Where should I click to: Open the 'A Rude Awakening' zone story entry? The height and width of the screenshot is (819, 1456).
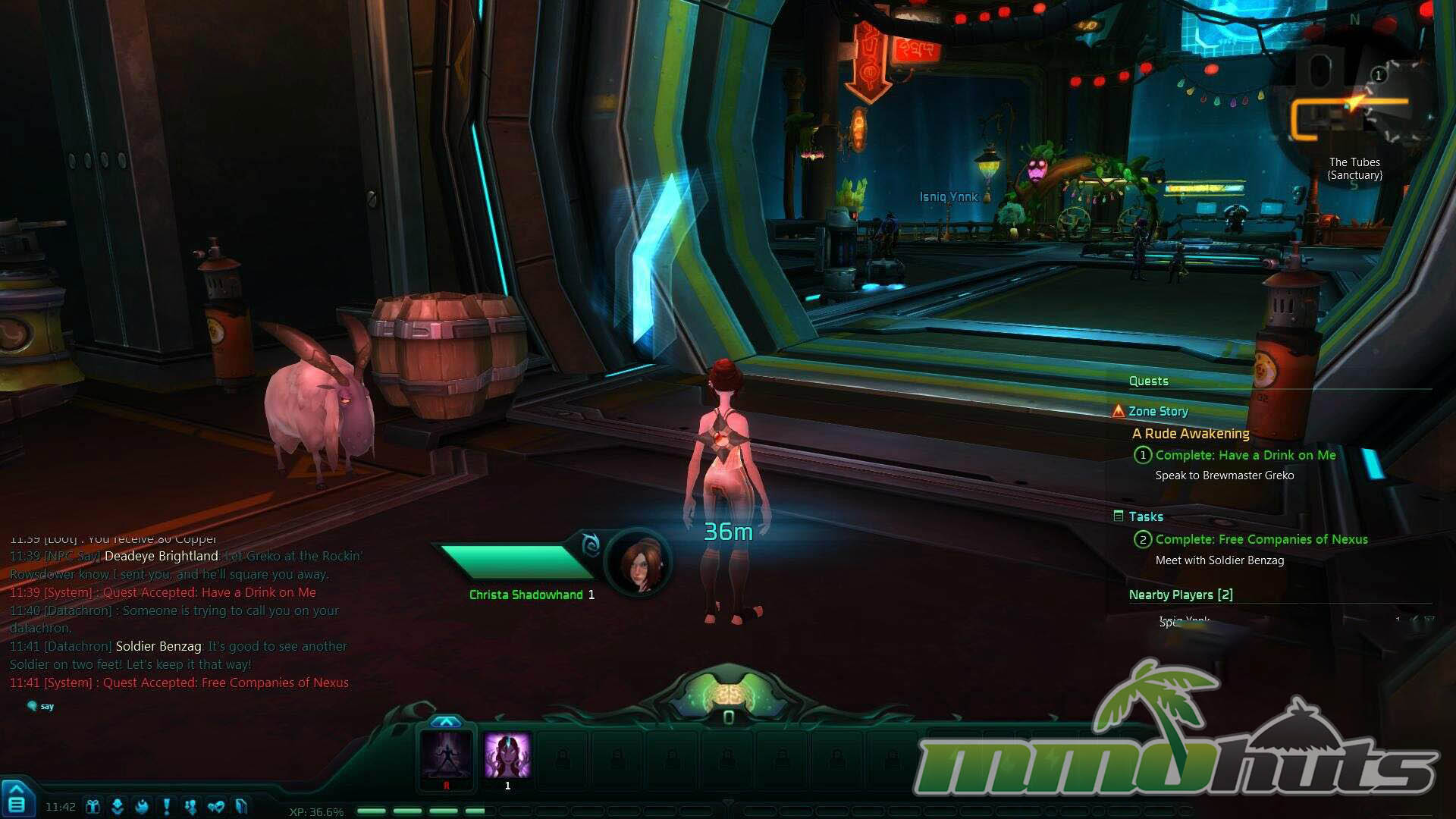1191,434
